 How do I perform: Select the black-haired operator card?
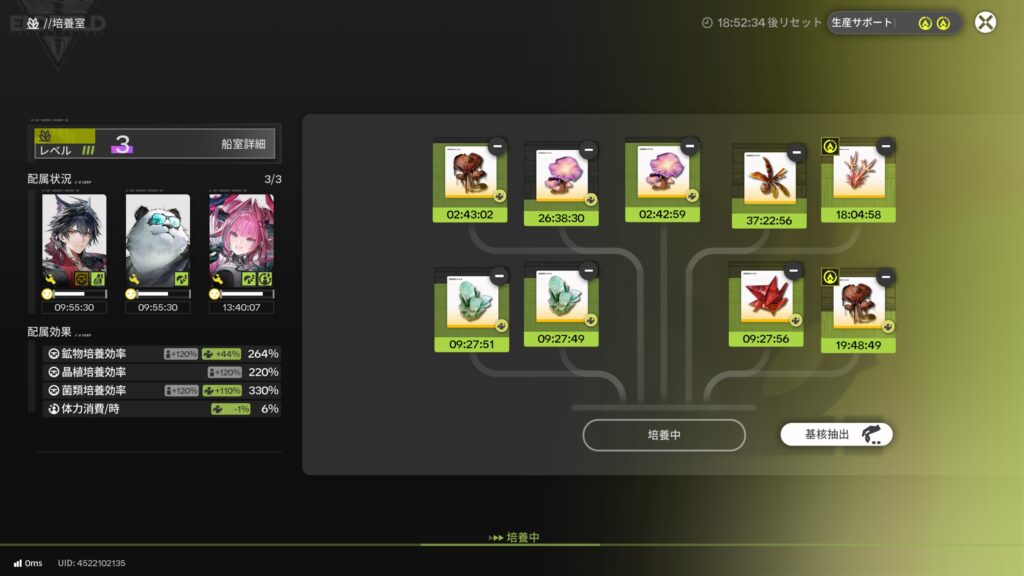[74, 240]
